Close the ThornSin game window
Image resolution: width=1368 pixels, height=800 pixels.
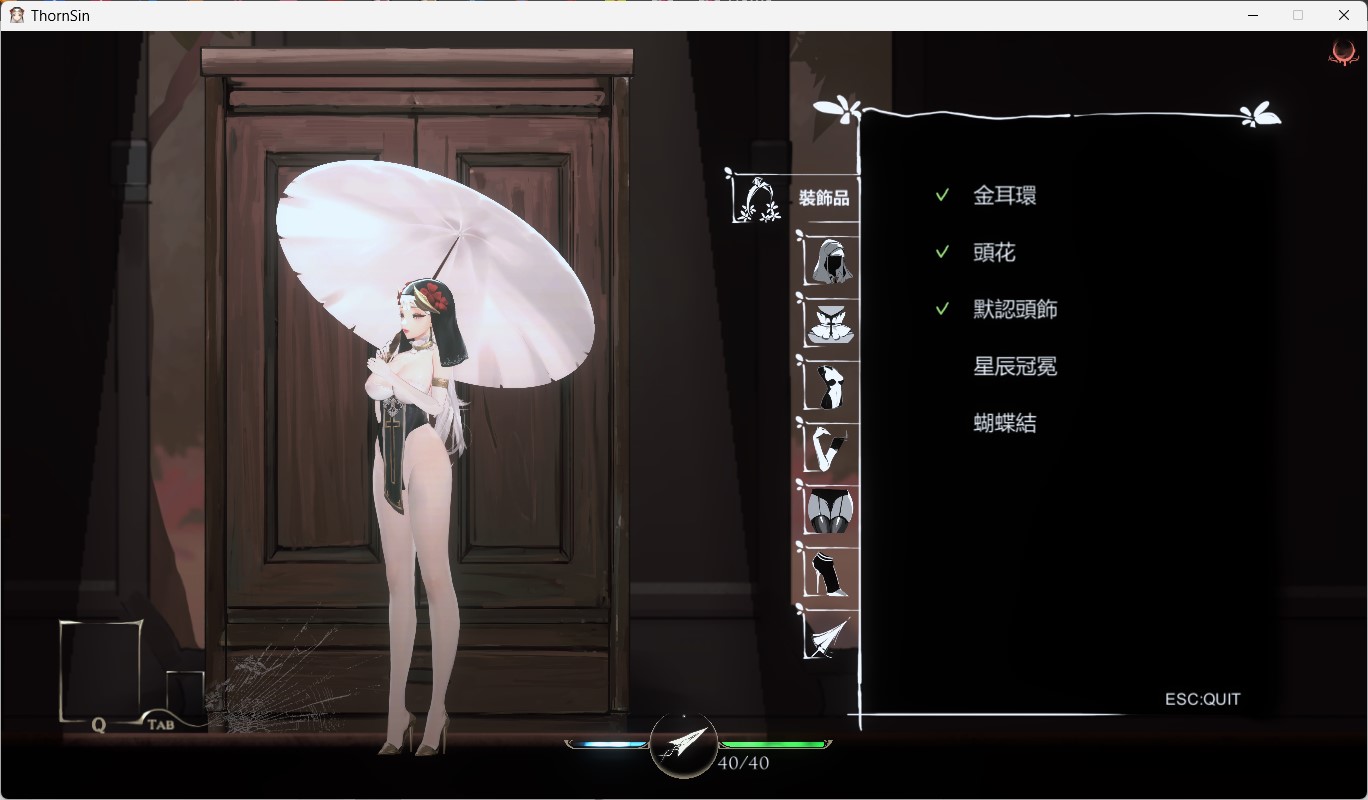coord(1344,15)
